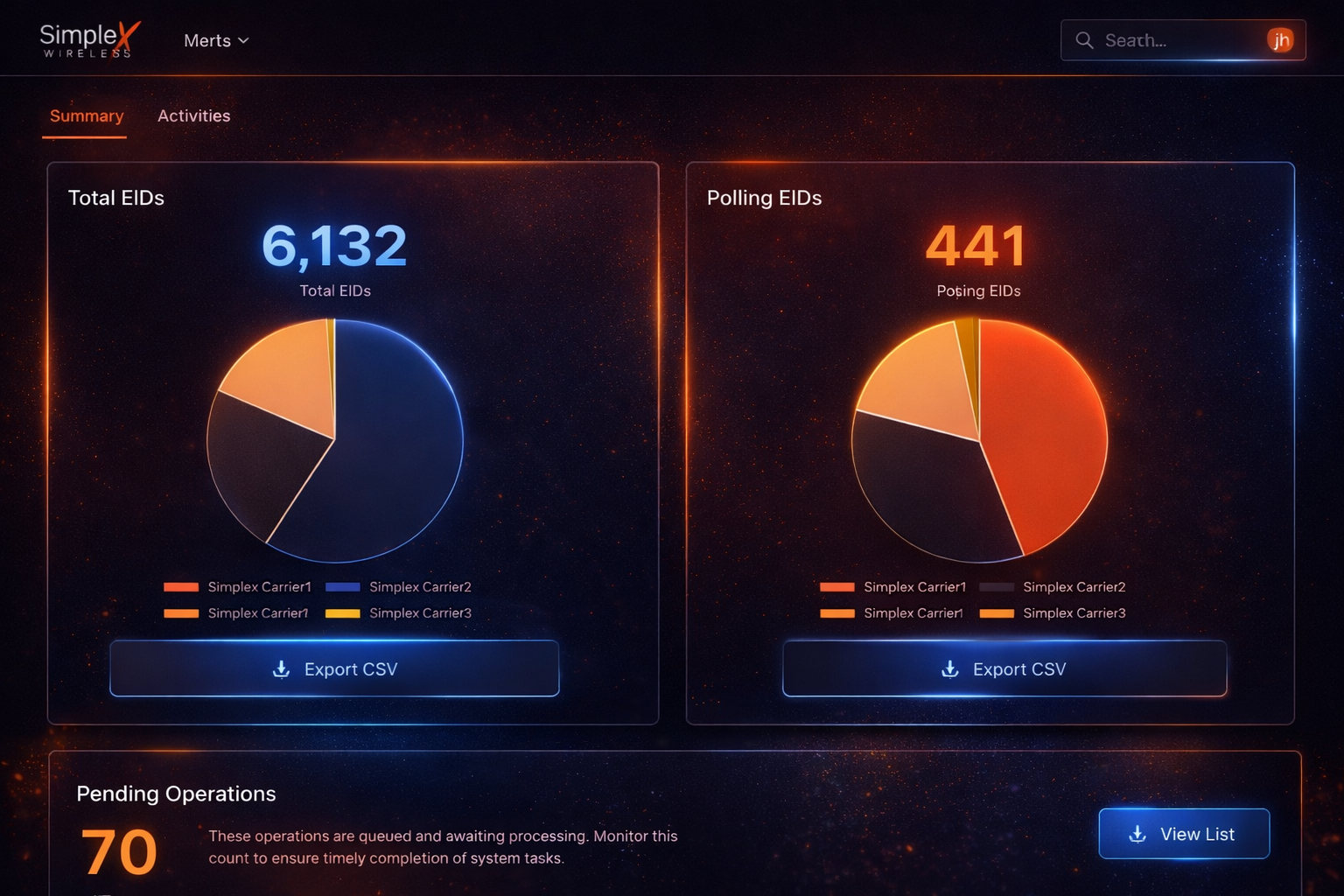The height and width of the screenshot is (896, 1344).
Task: Switch to the Activities tab
Action: [194, 115]
